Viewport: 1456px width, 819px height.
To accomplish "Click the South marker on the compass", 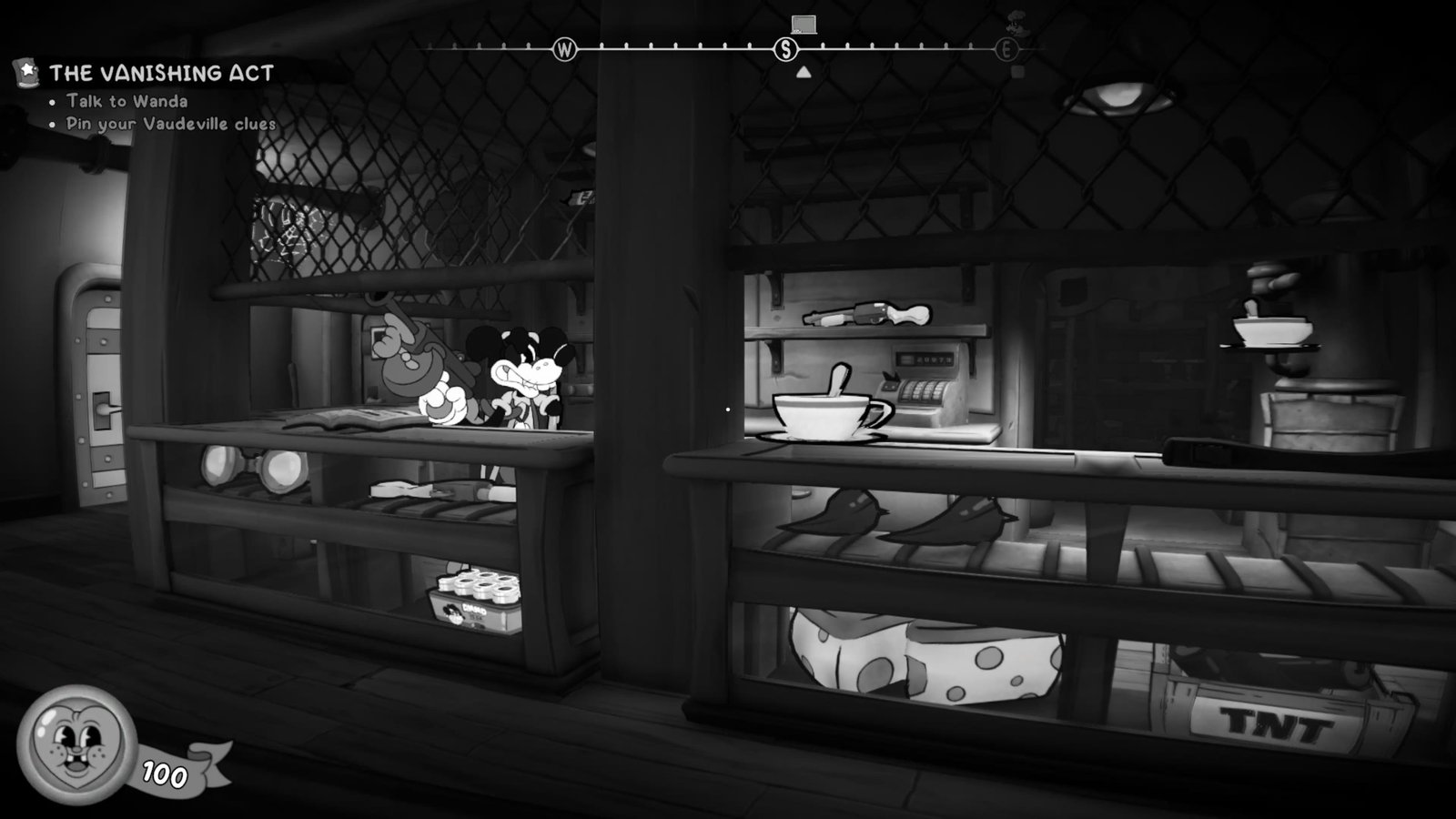I will (x=785, y=49).
